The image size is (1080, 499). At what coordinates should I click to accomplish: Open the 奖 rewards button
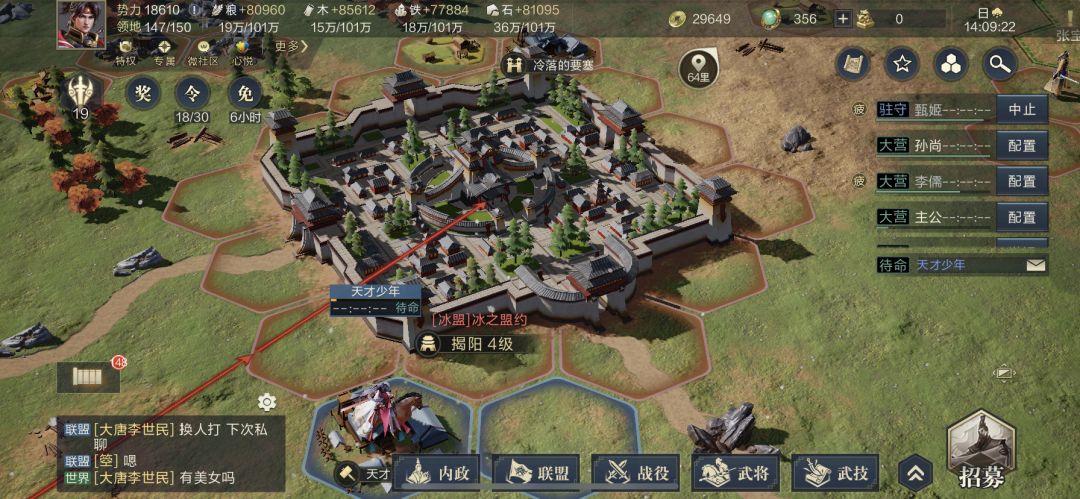point(143,94)
